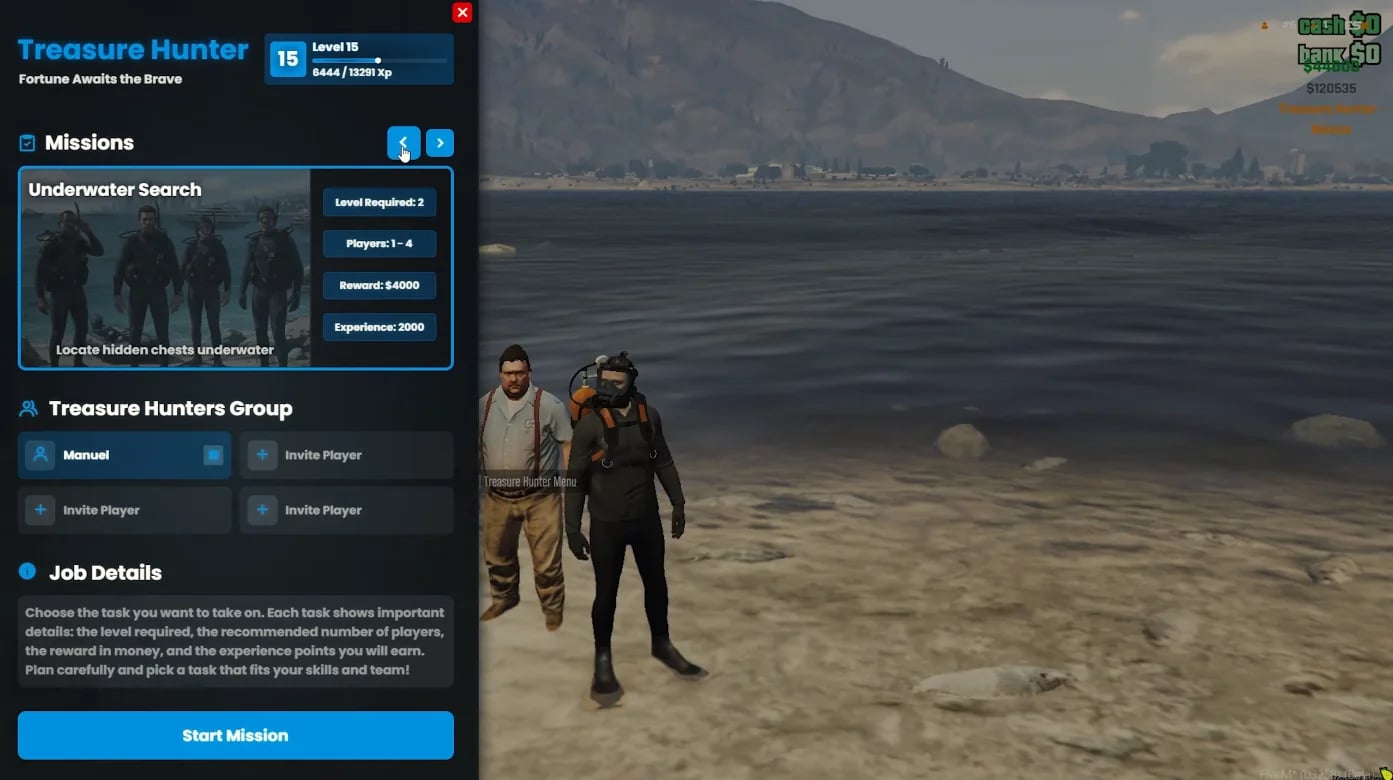Click the plus icon on bottom-left Invite Player slot
Screen dimensions: 1393x780
40,510
